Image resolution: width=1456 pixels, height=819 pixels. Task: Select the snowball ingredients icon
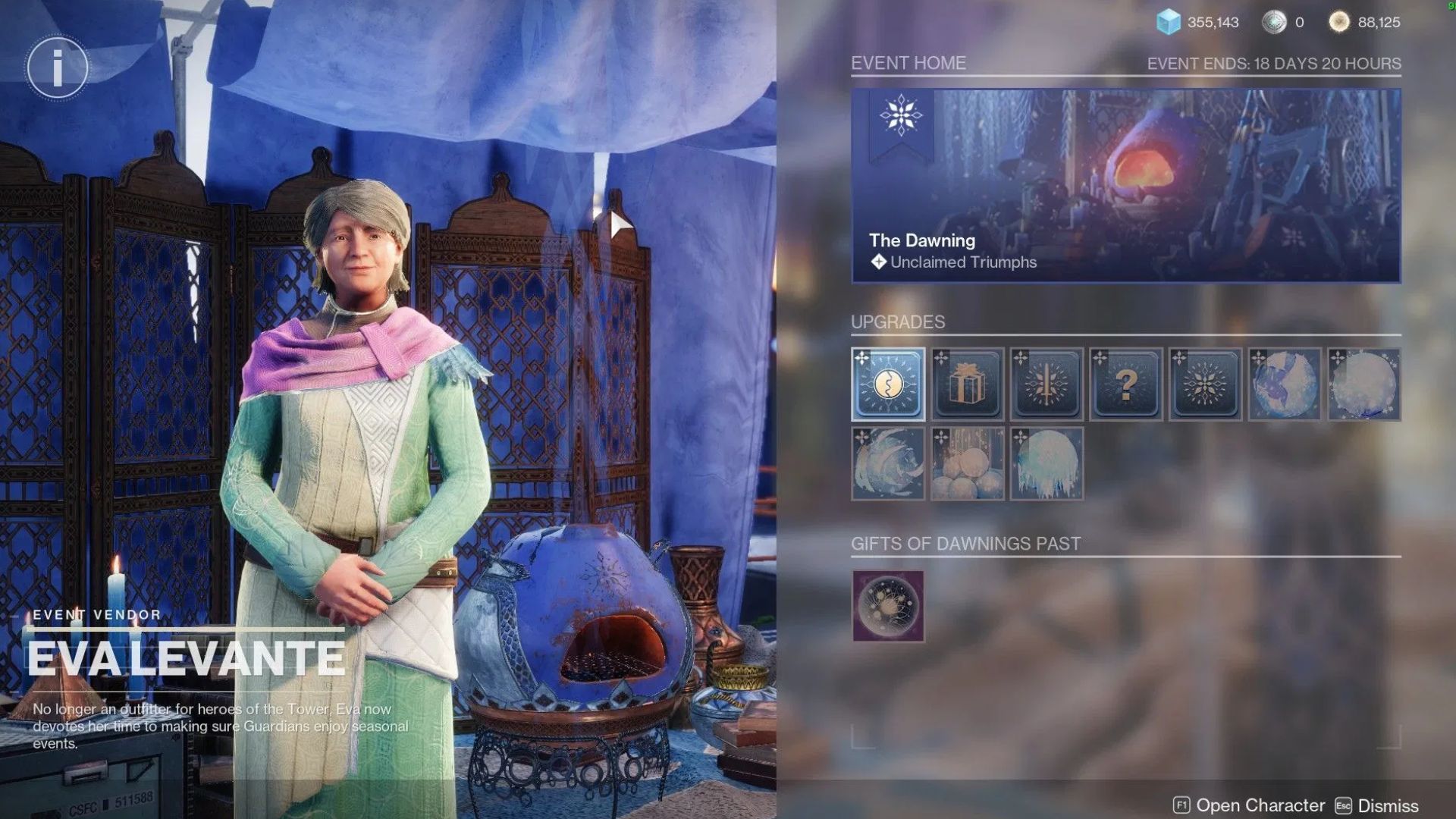click(968, 463)
